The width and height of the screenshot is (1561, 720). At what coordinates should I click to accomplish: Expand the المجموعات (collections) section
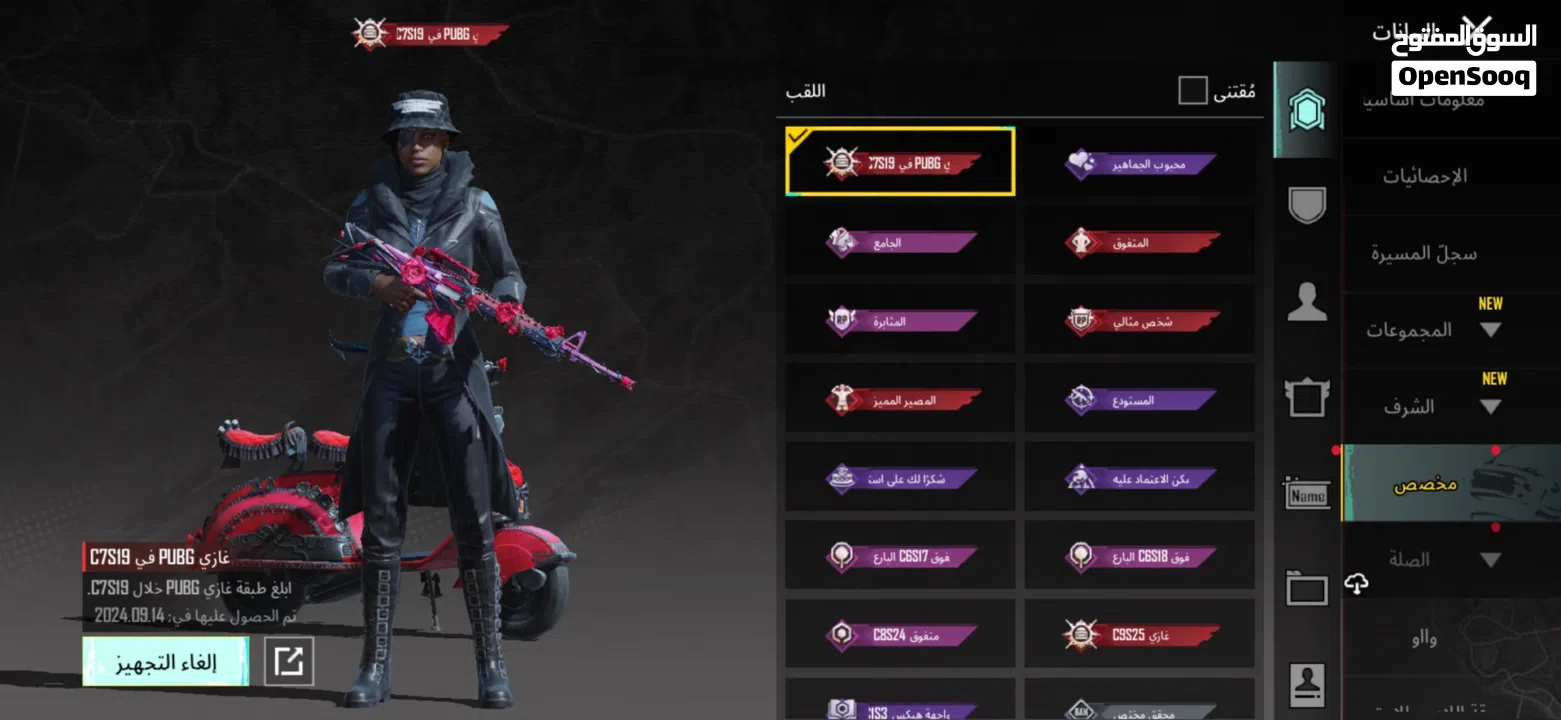coord(1432,330)
